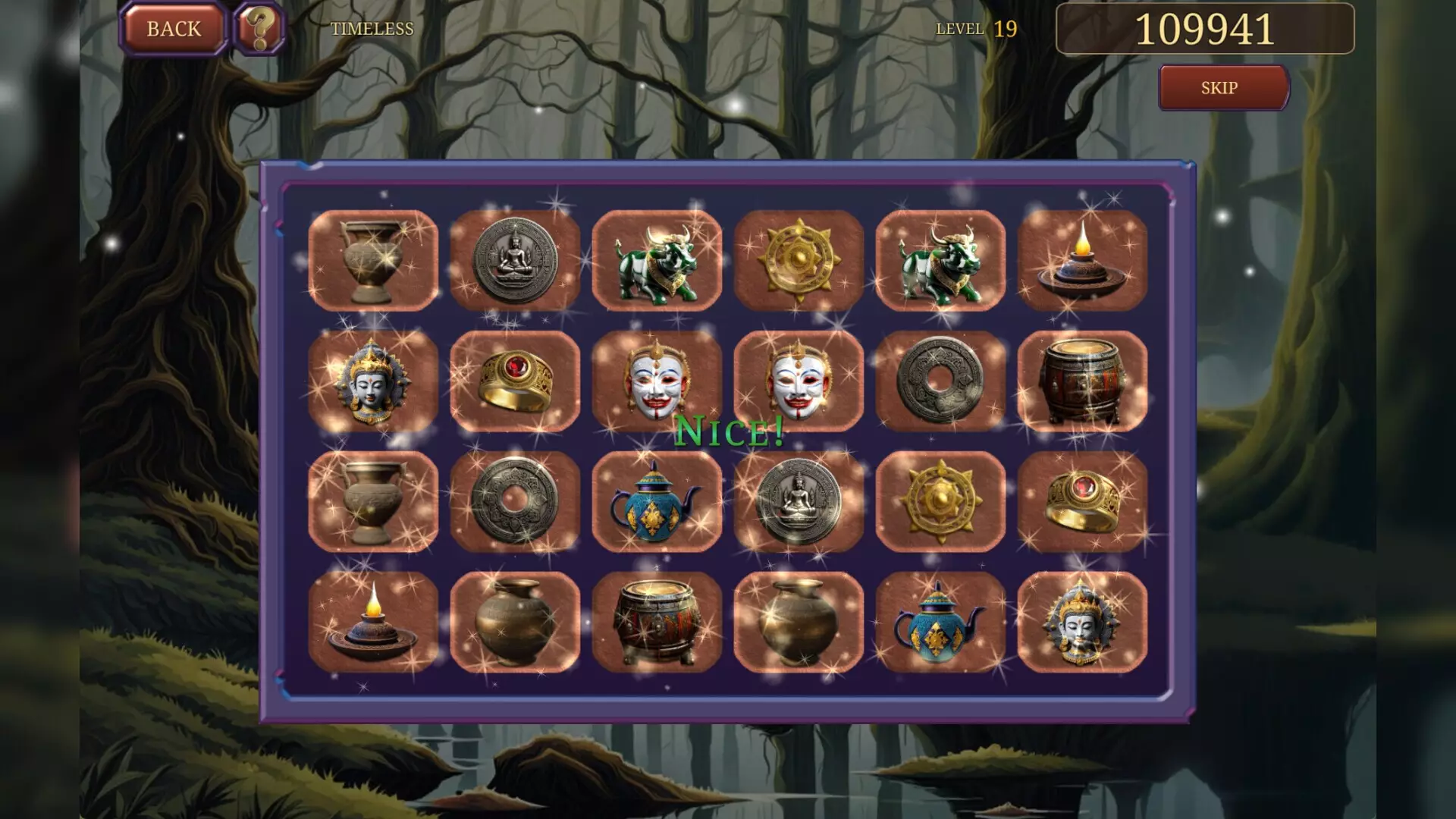
Task: Open the help question mark
Action: (258, 29)
